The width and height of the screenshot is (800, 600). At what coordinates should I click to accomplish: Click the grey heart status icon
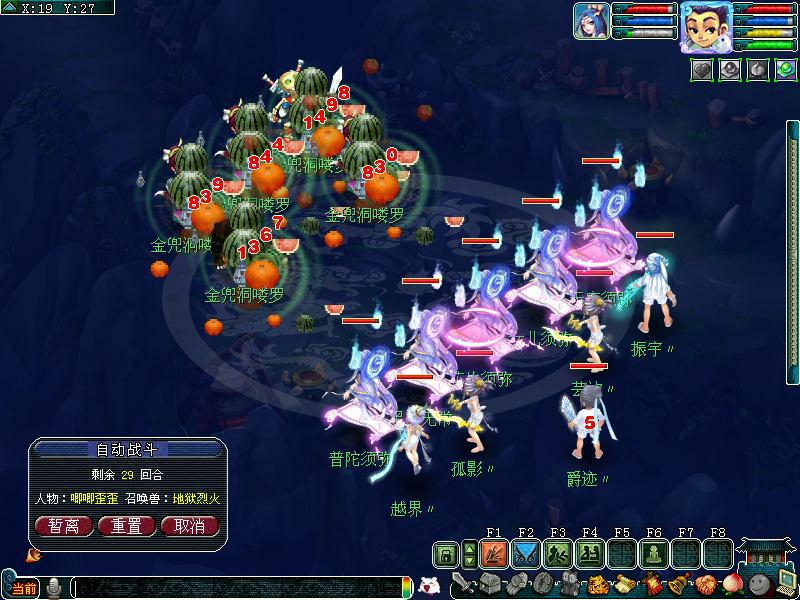702,70
